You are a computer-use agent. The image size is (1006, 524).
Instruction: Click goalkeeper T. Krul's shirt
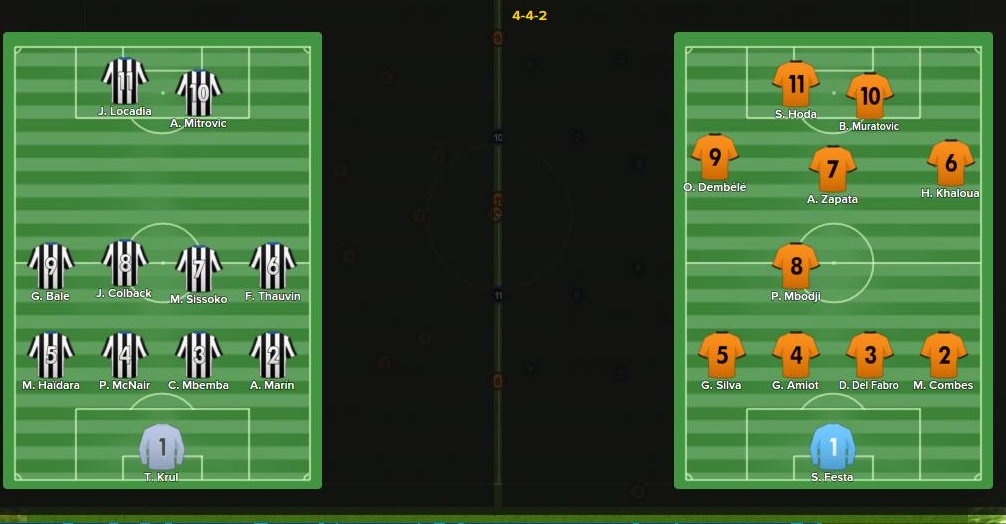[x=162, y=446]
